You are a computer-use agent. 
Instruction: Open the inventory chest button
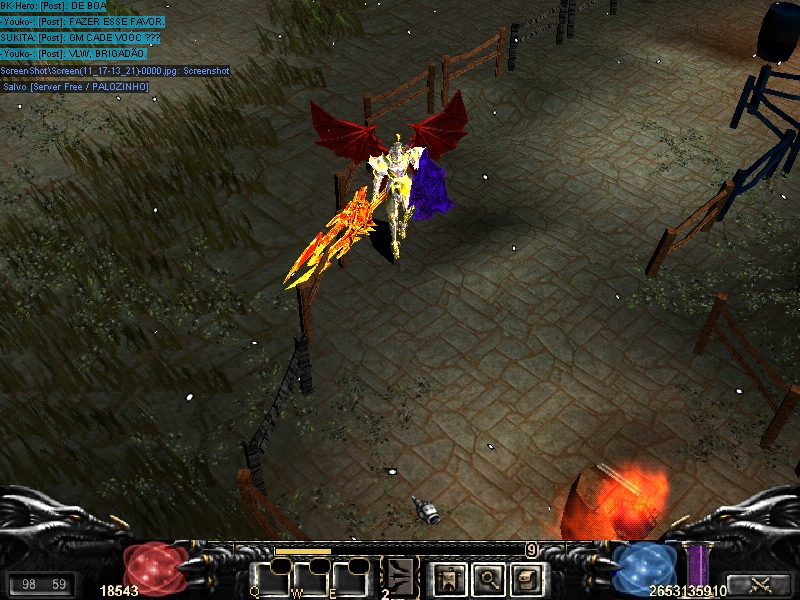point(526,578)
